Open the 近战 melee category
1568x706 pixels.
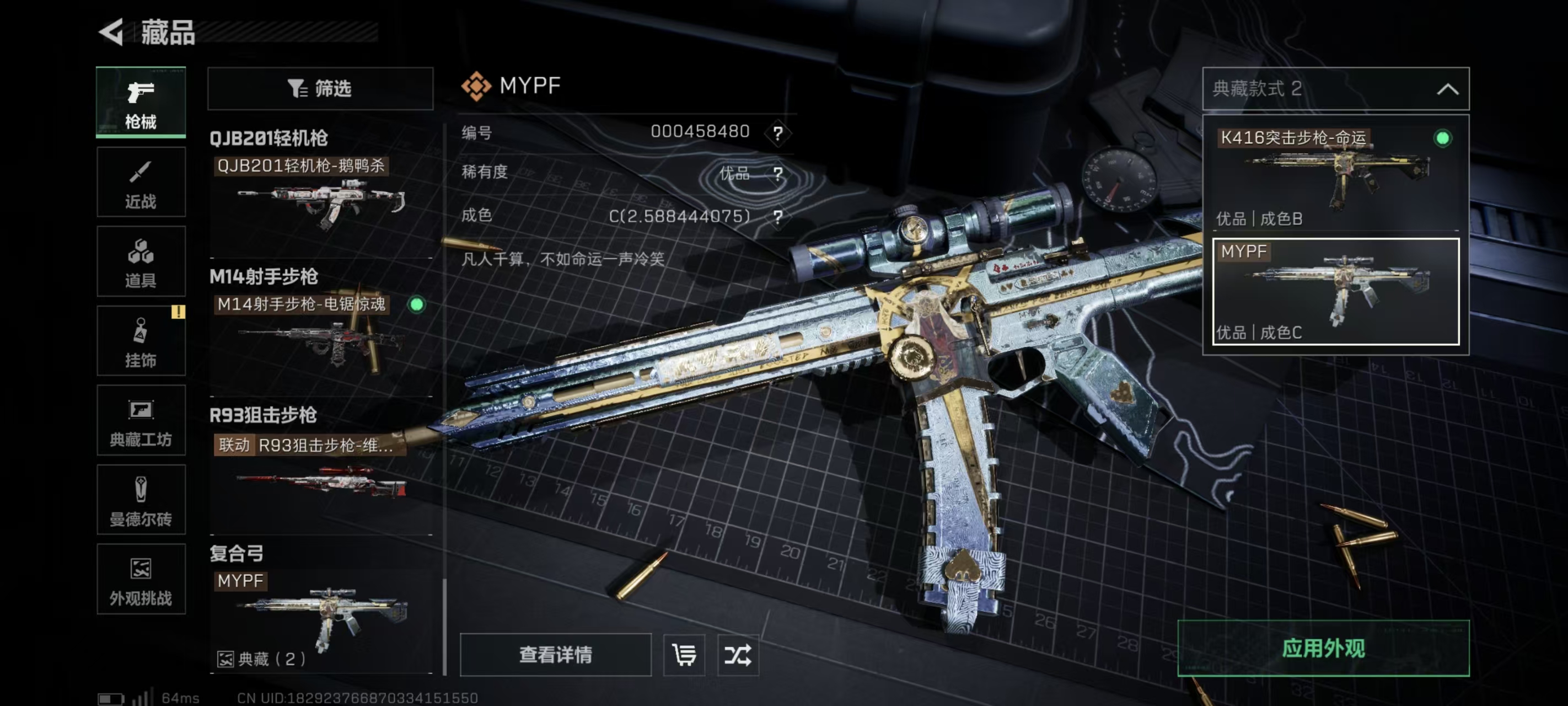pyautogui.click(x=141, y=182)
